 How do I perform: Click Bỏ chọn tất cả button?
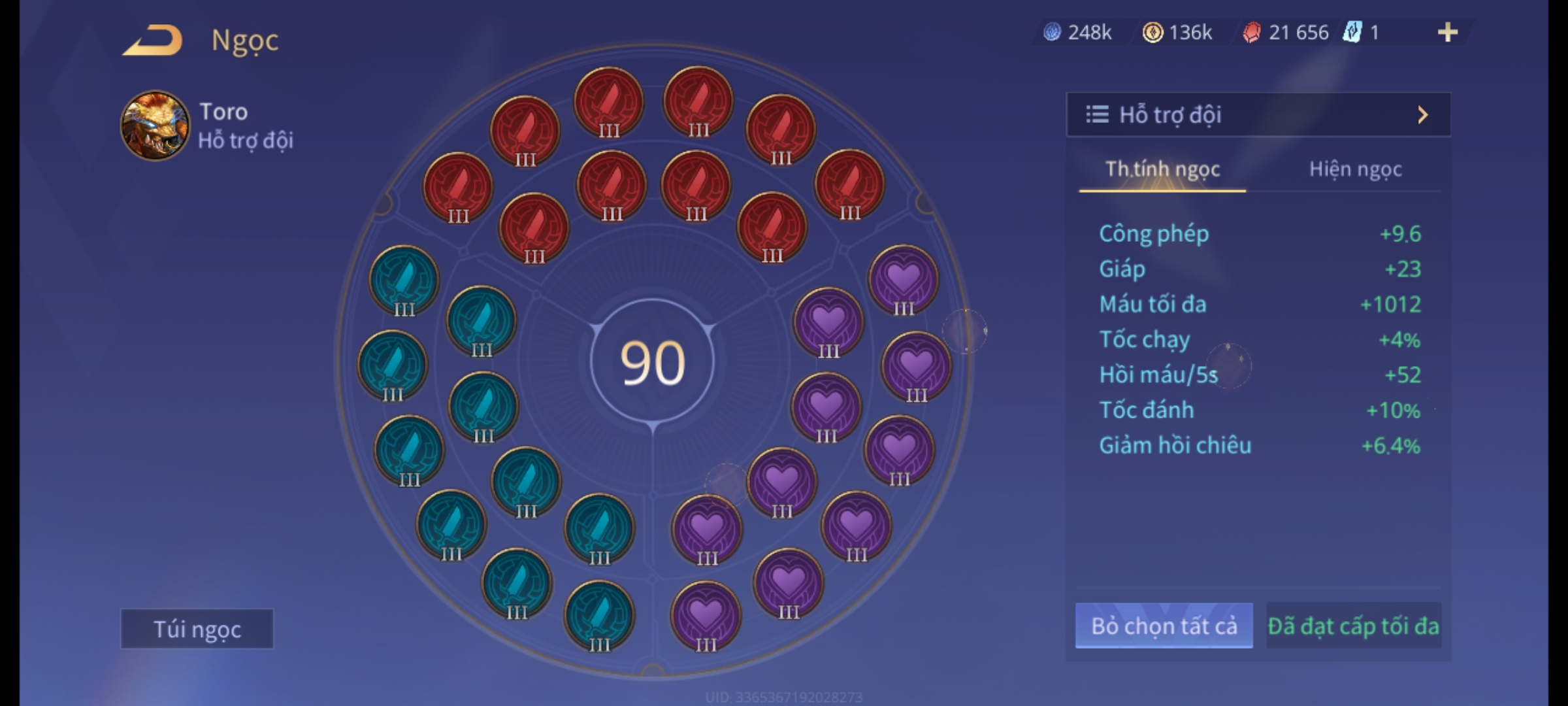coord(1164,626)
